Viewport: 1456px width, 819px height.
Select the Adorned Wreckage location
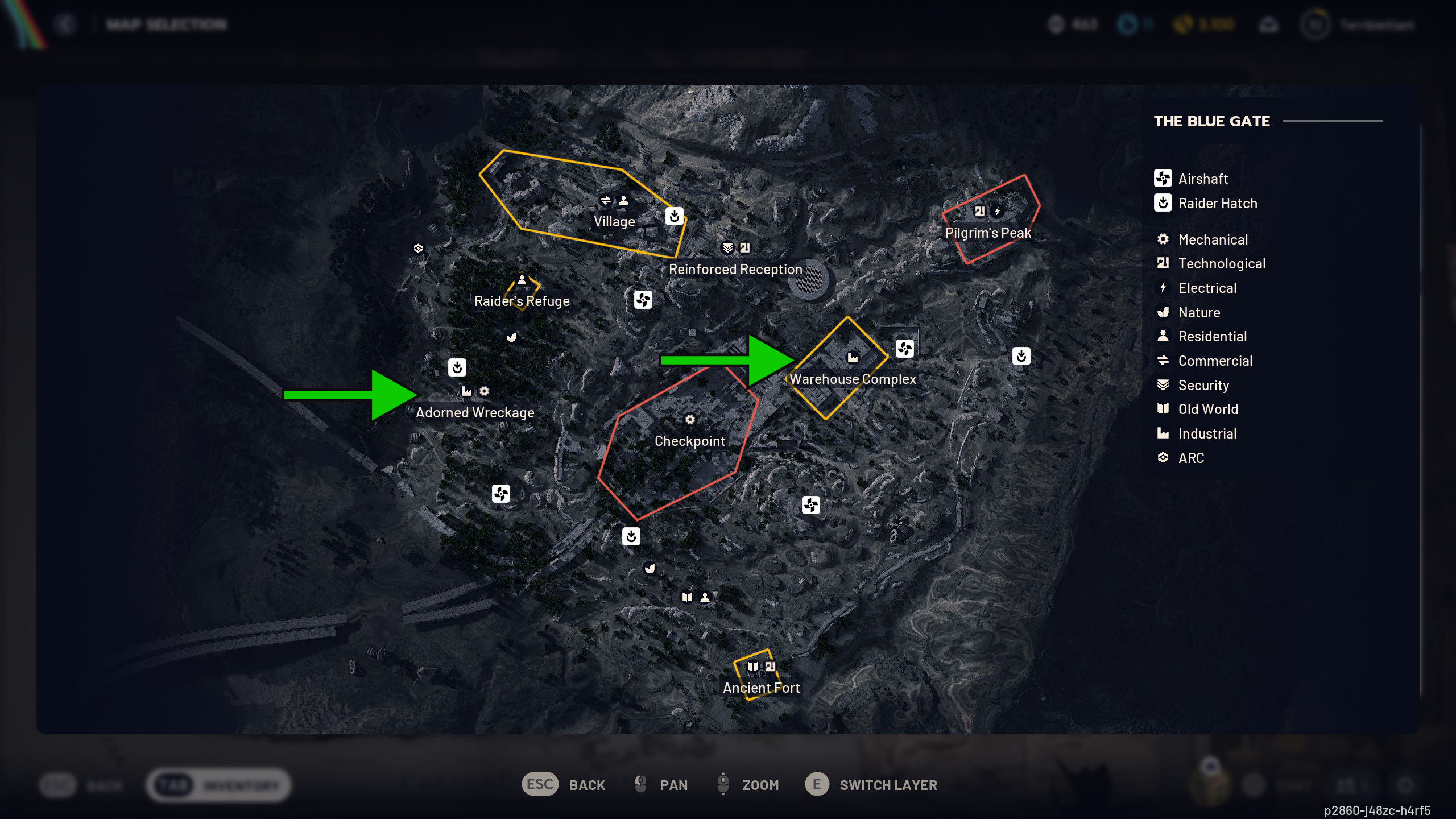[x=475, y=412]
